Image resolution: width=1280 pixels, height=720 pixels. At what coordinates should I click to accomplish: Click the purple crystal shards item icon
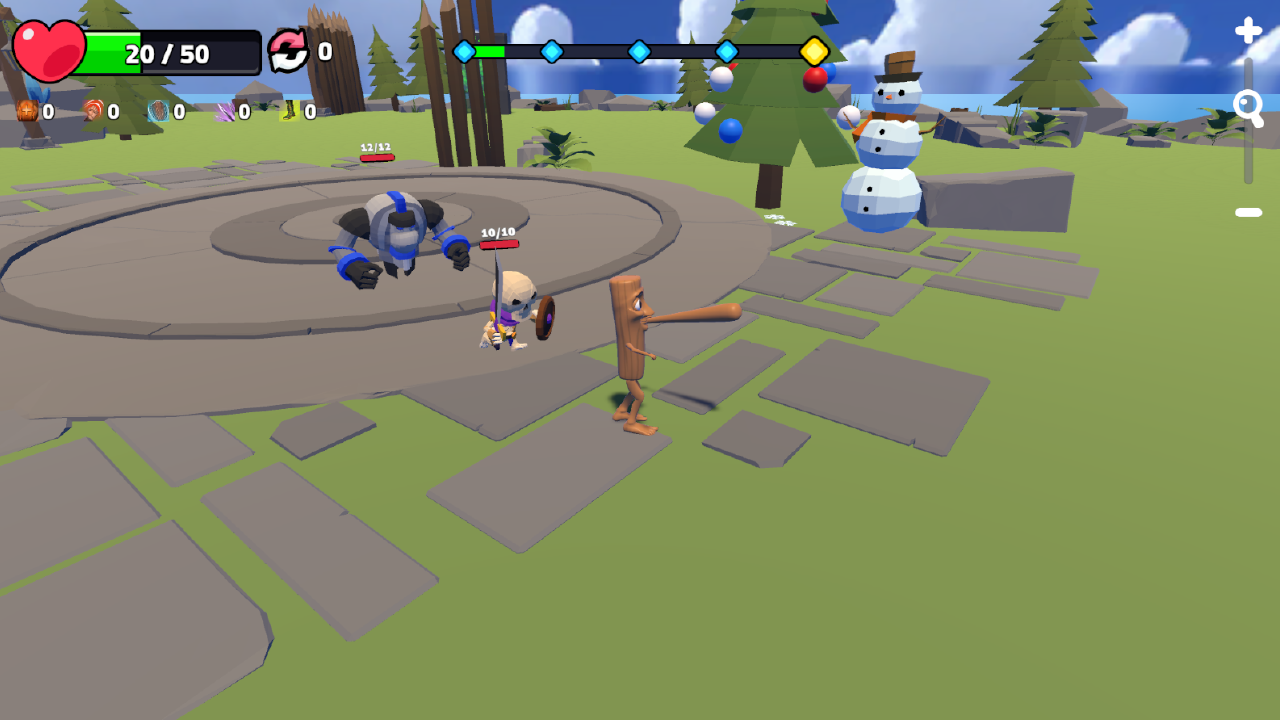[222, 112]
